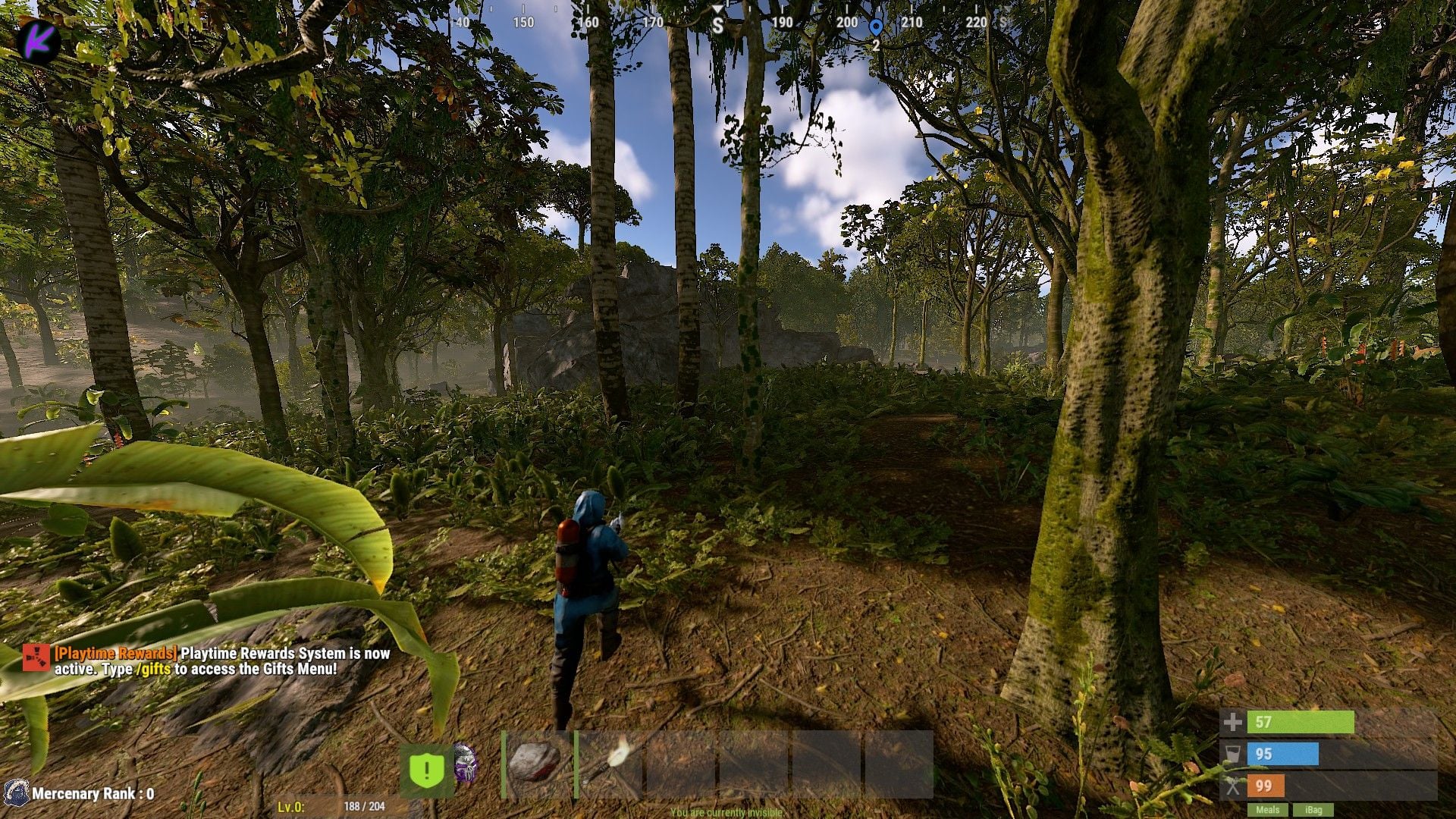
Task: Click the purple K logo icon
Action: click(x=39, y=41)
